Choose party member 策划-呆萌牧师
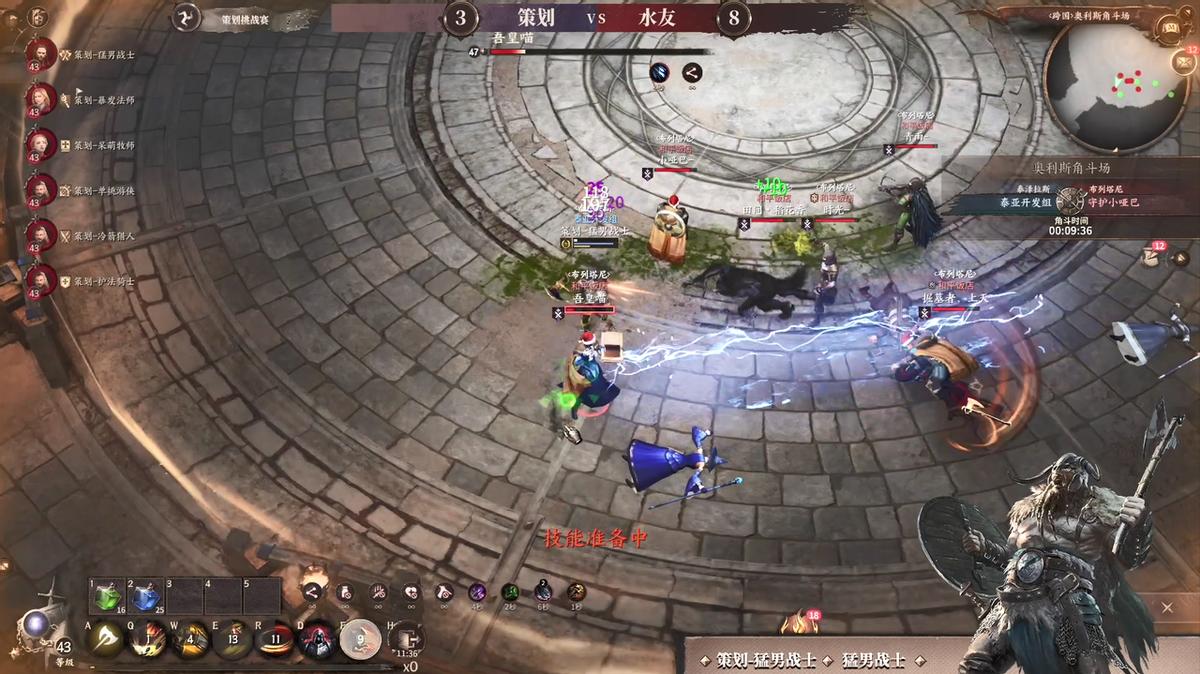 (x=41, y=144)
